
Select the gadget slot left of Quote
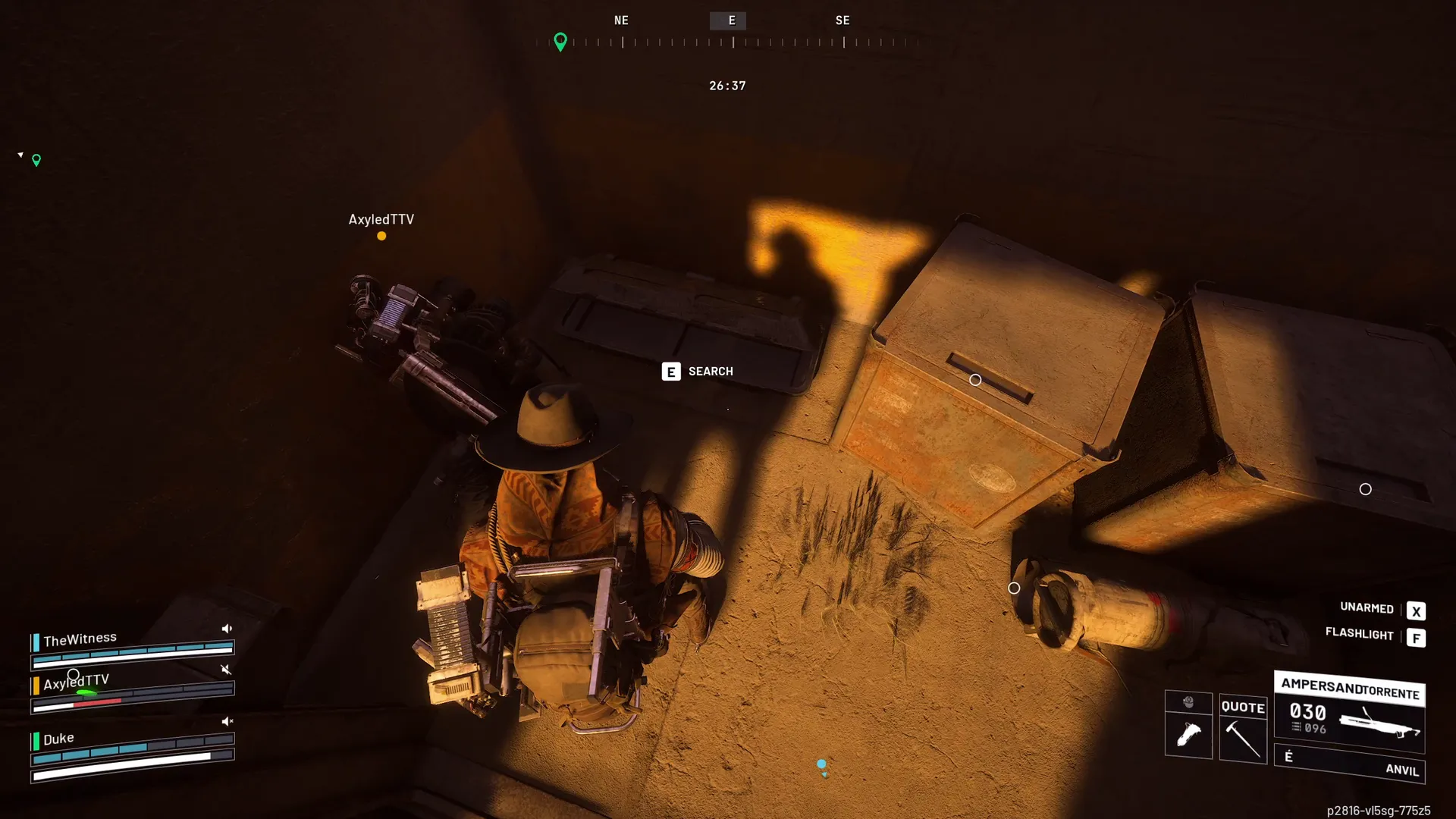click(1188, 725)
